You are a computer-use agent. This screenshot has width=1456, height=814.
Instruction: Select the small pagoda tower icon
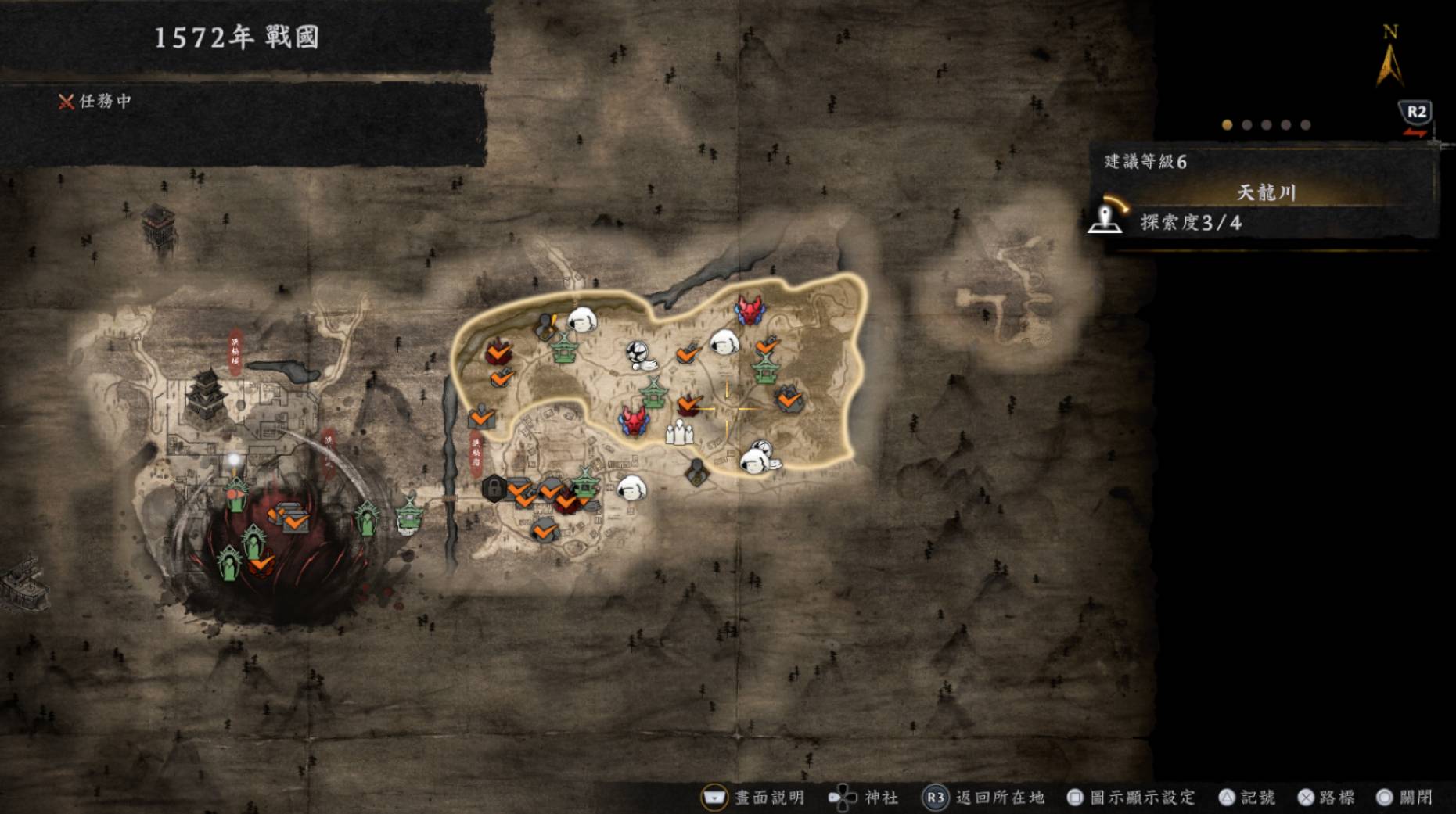click(158, 224)
